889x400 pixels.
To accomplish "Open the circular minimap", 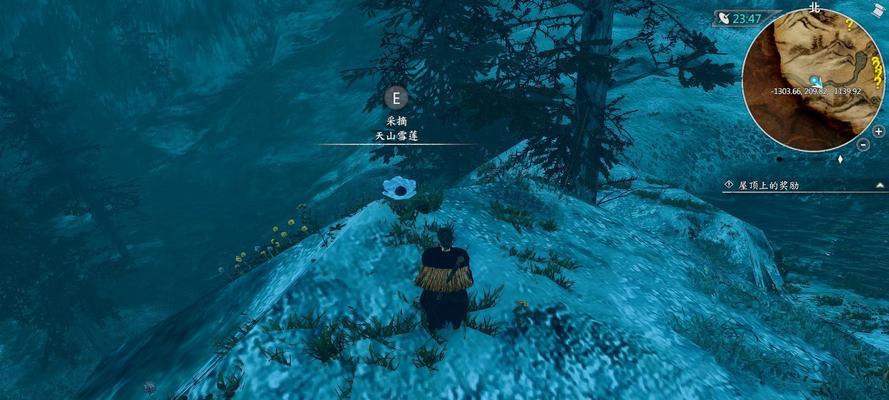I will [813, 81].
